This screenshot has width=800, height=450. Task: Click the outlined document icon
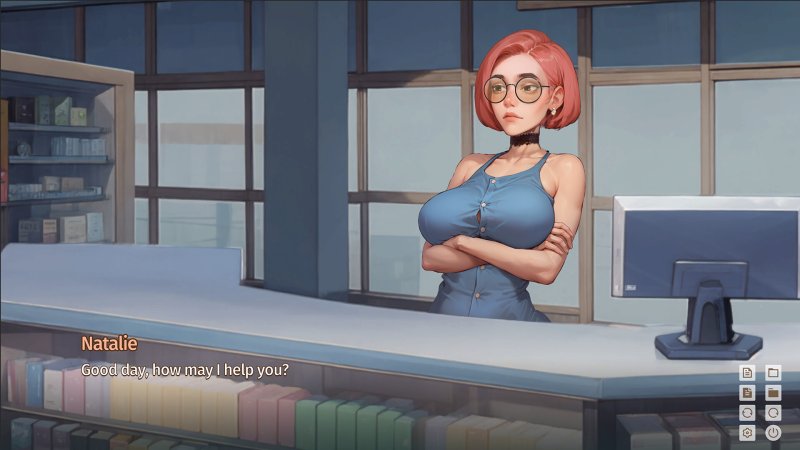[746, 372]
